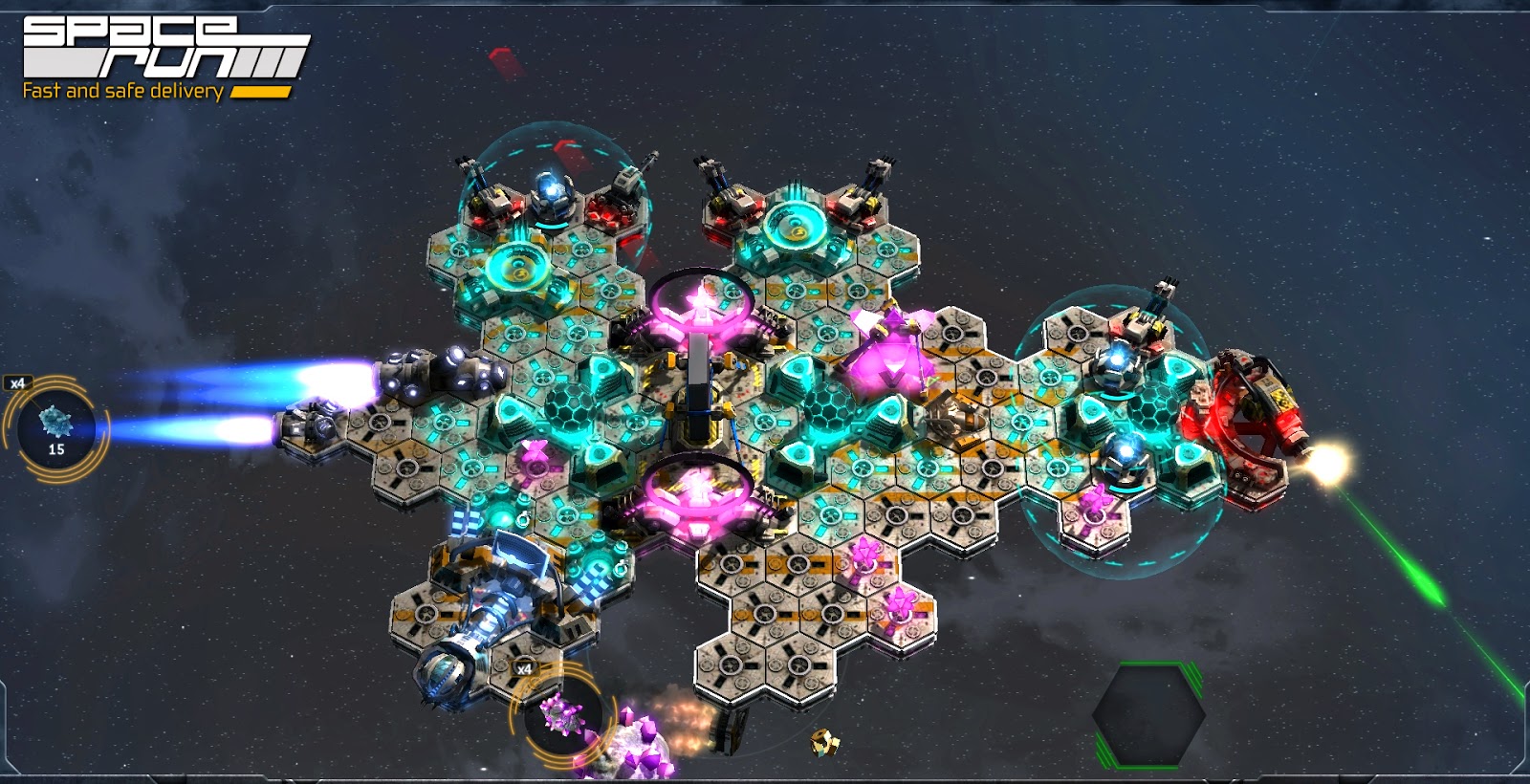Open the x4 asteroid cluster warning on the left
Viewport: 1530px width, 784px height.
coord(19,381)
